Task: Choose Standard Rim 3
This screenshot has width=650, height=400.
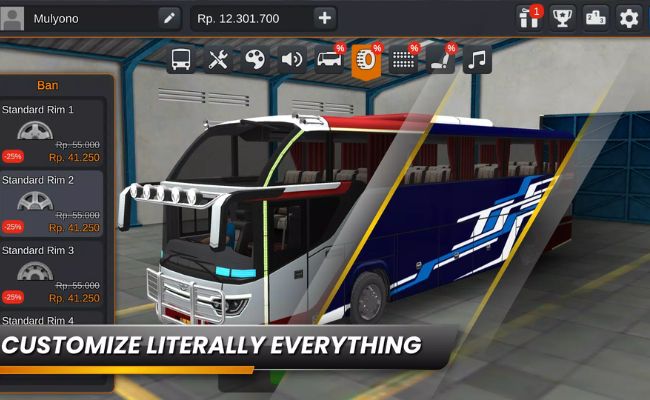Action: click(52, 273)
